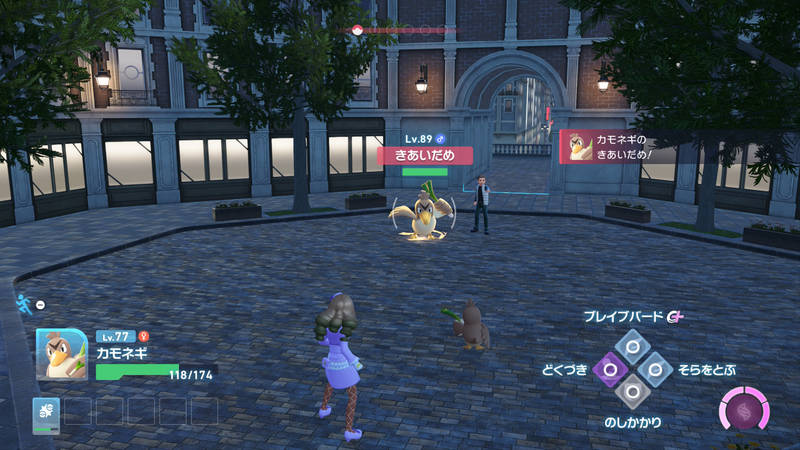Select the ブレイブバード move at the top
Image resolution: width=800 pixels, height=450 pixels.
[x=631, y=347]
